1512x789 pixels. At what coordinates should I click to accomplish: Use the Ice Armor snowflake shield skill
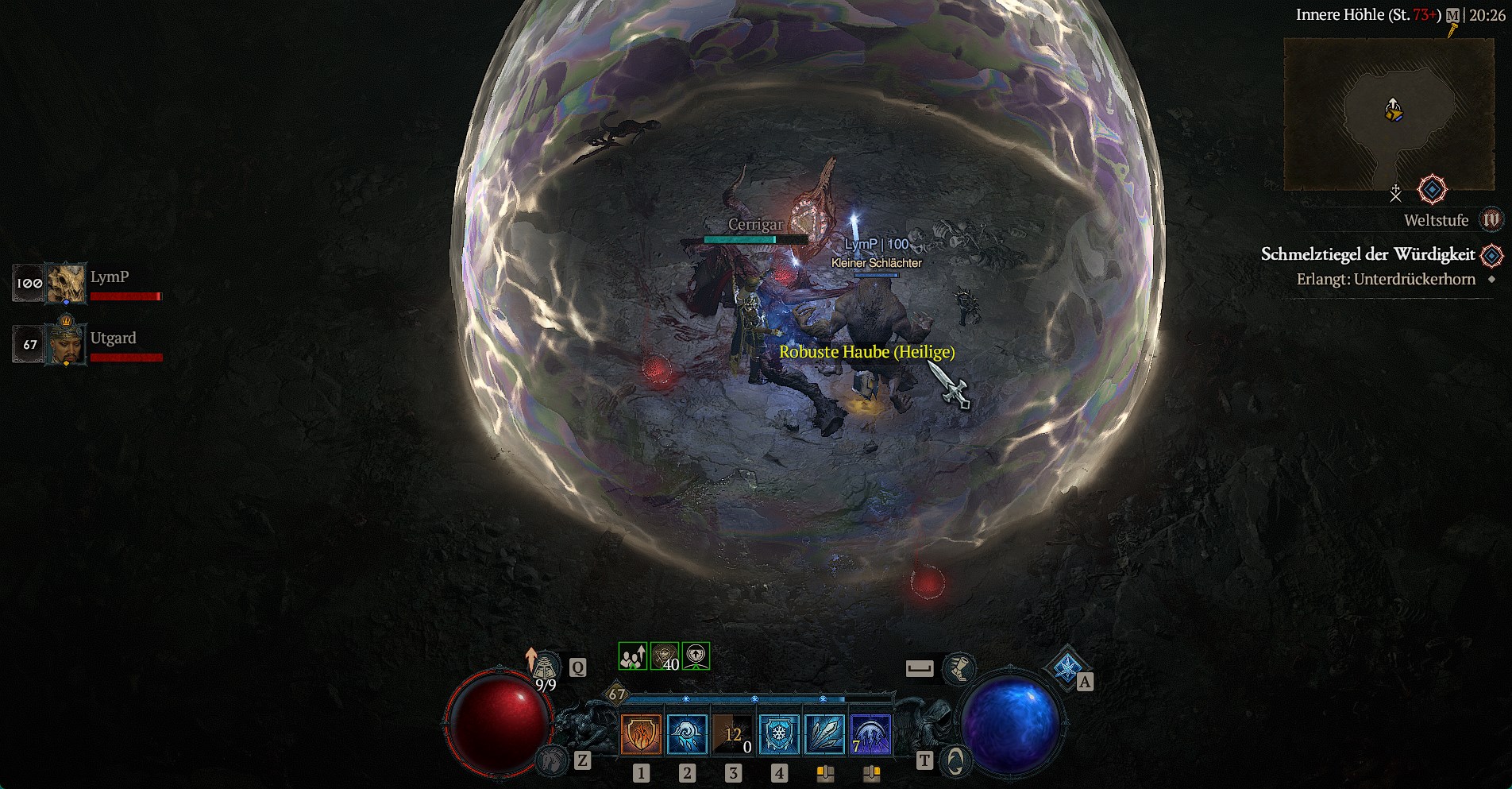click(779, 733)
